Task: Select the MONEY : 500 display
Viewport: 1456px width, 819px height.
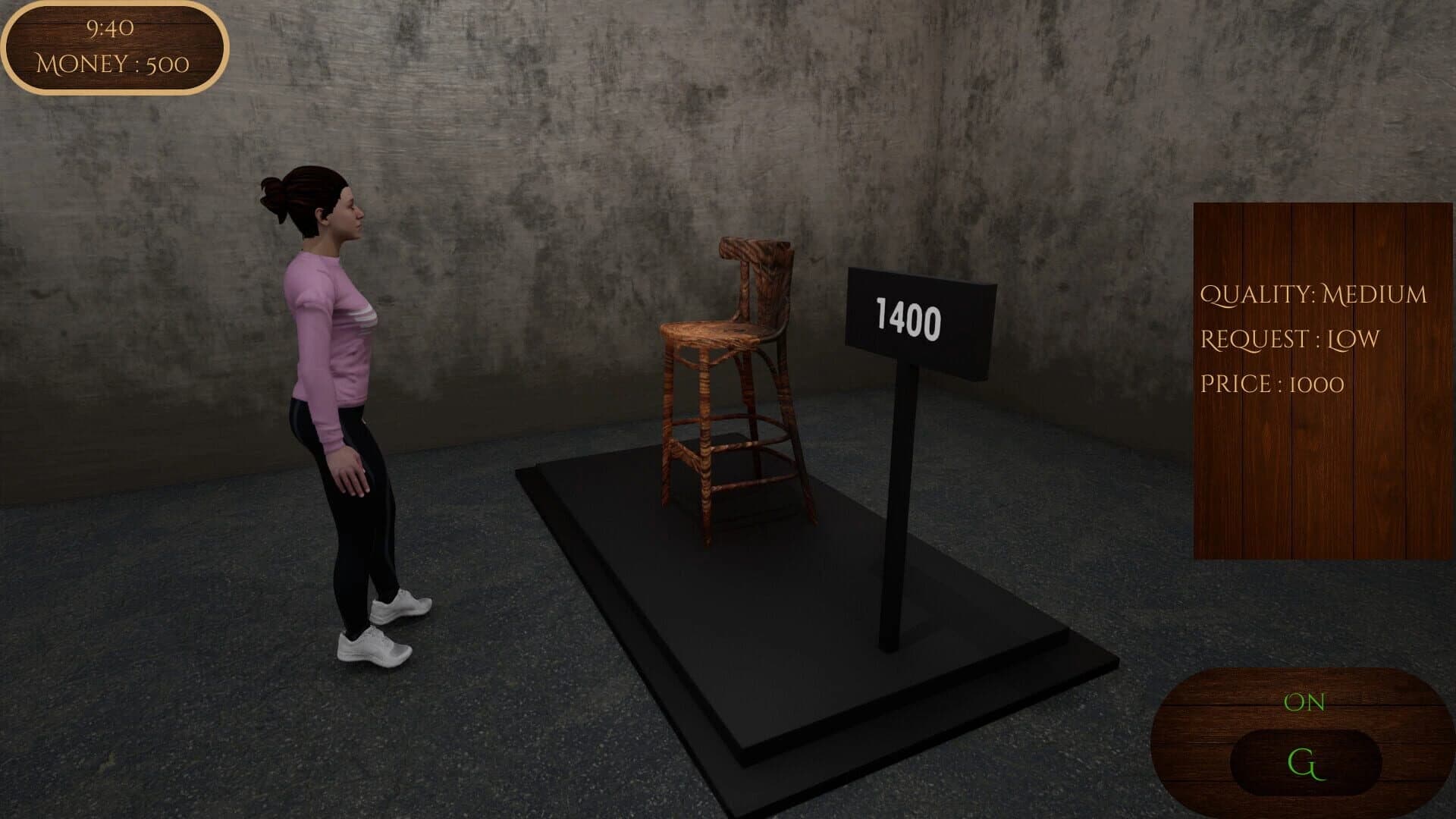Action: (111, 64)
